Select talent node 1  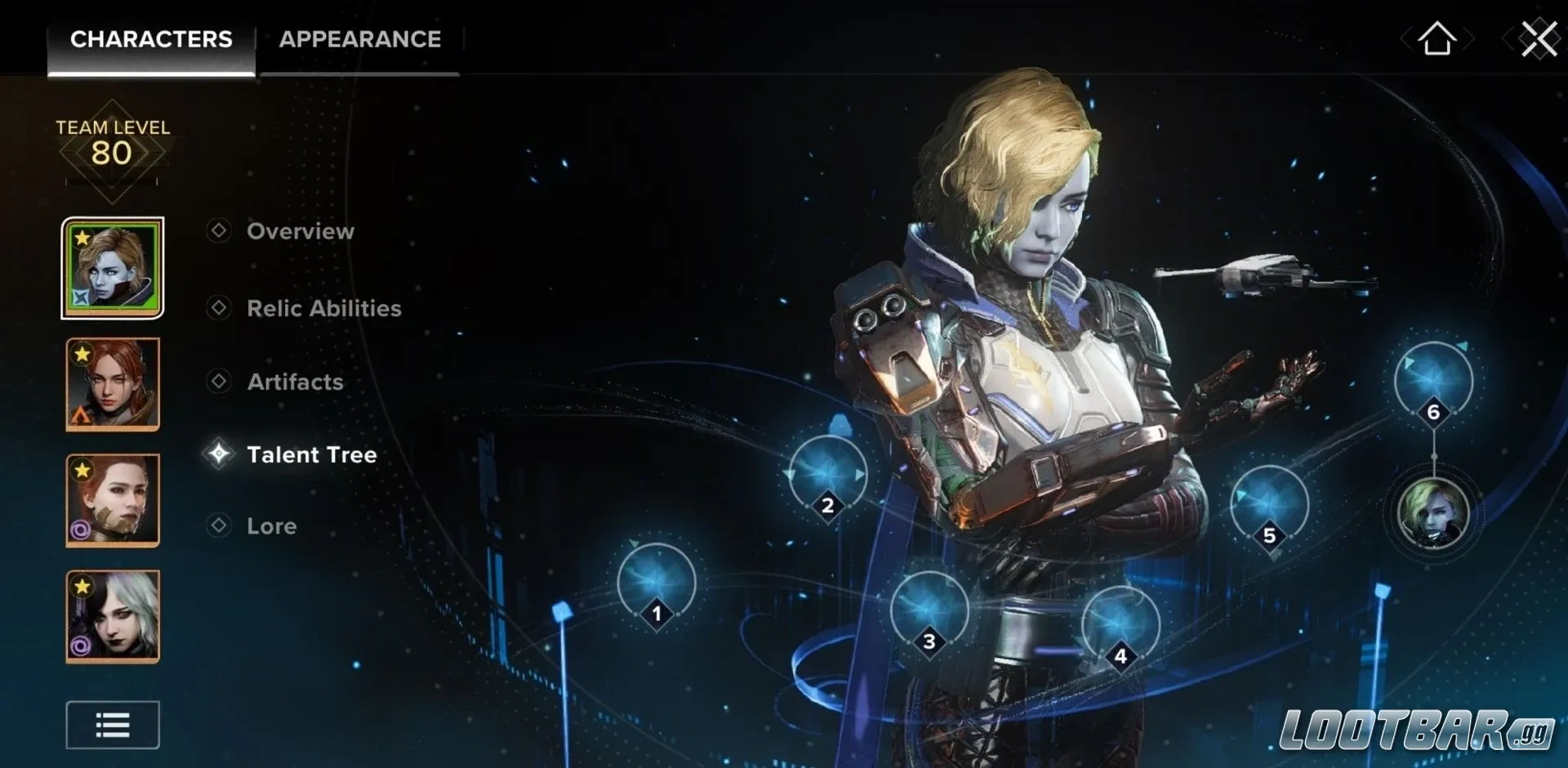click(x=657, y=583)
